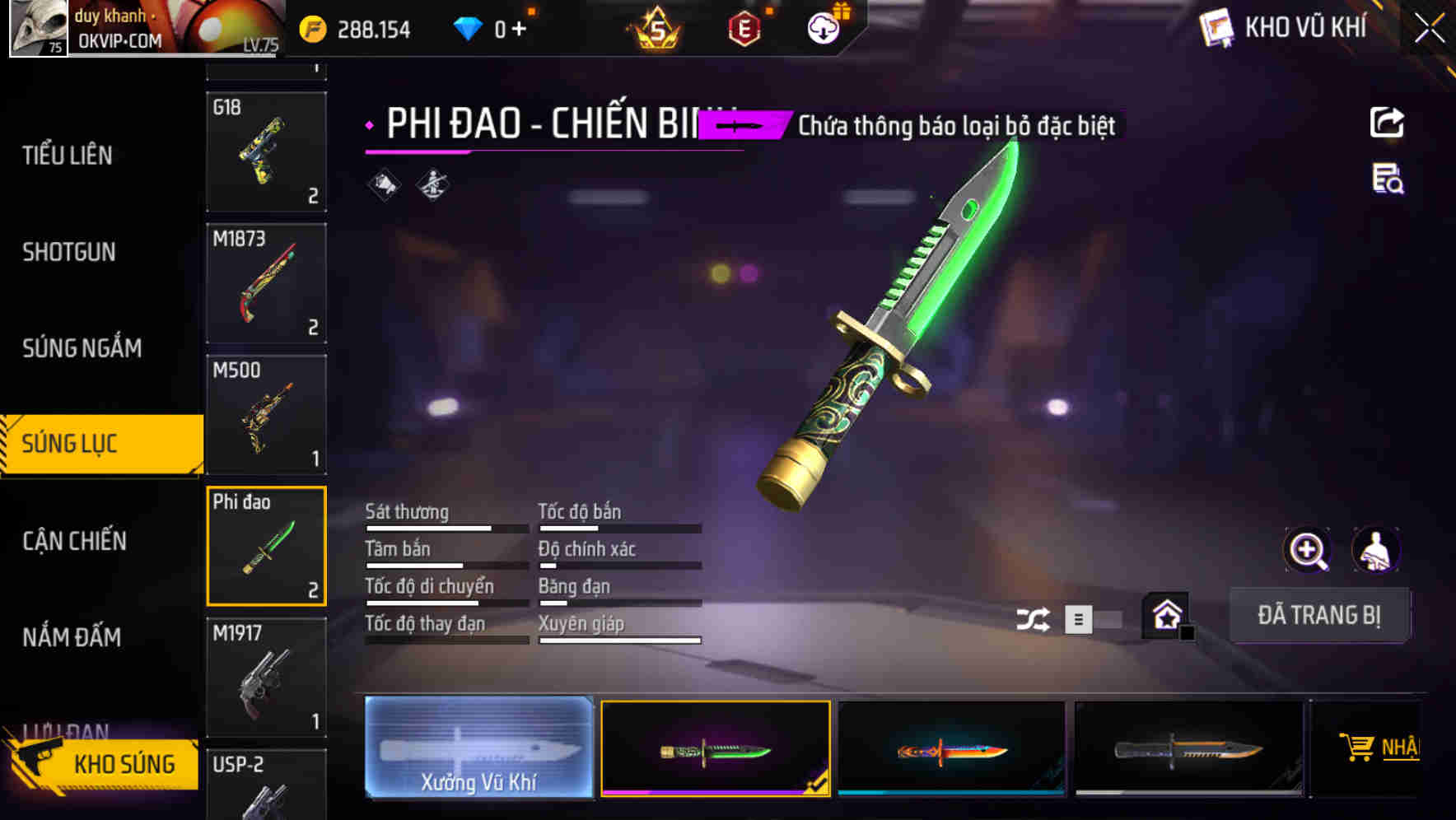The image size is (1456, 820).
Task: Switch to the Tiểu Liên category
Action: [68, 155]
